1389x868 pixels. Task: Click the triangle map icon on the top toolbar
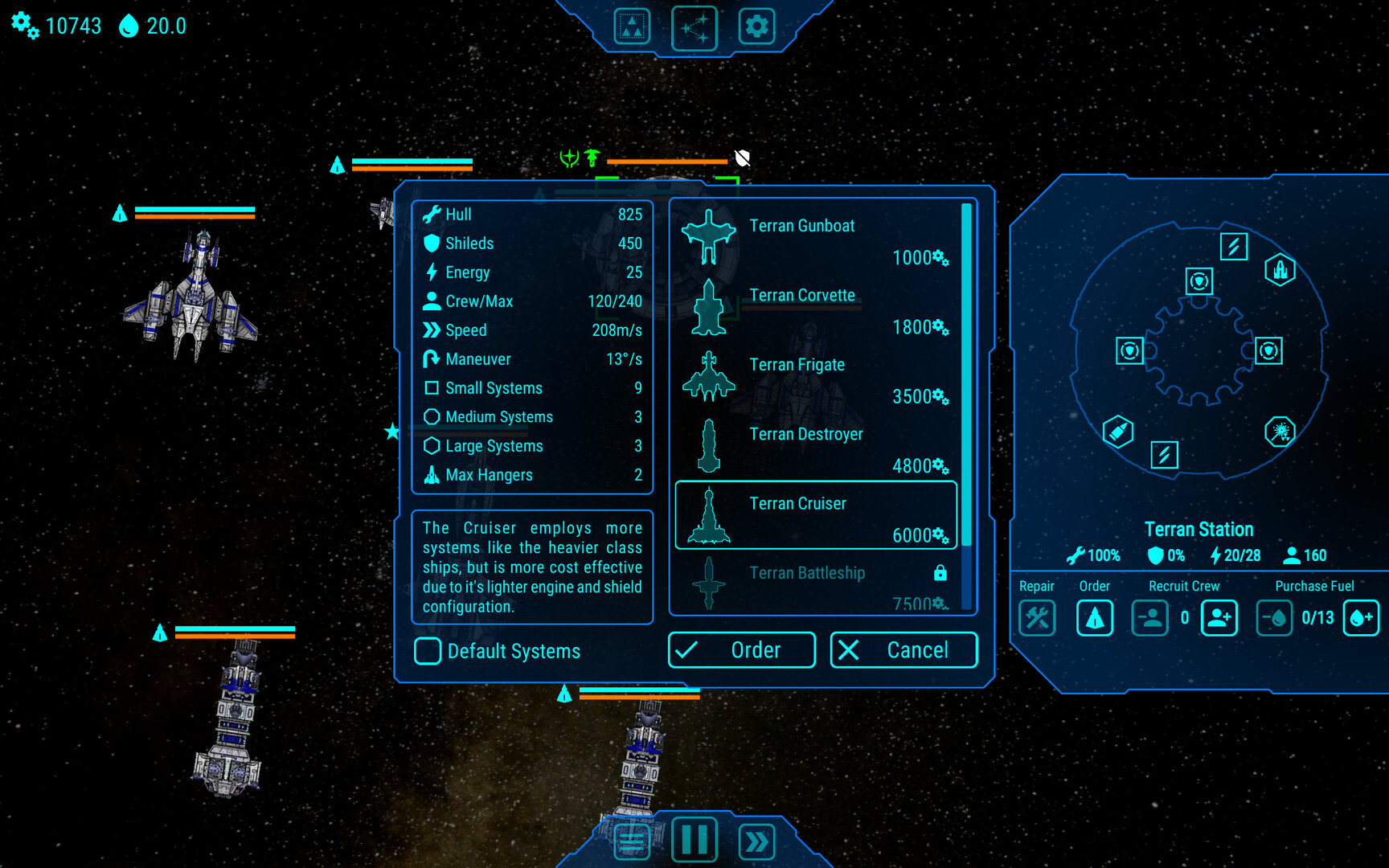click(x=632, y=27)
